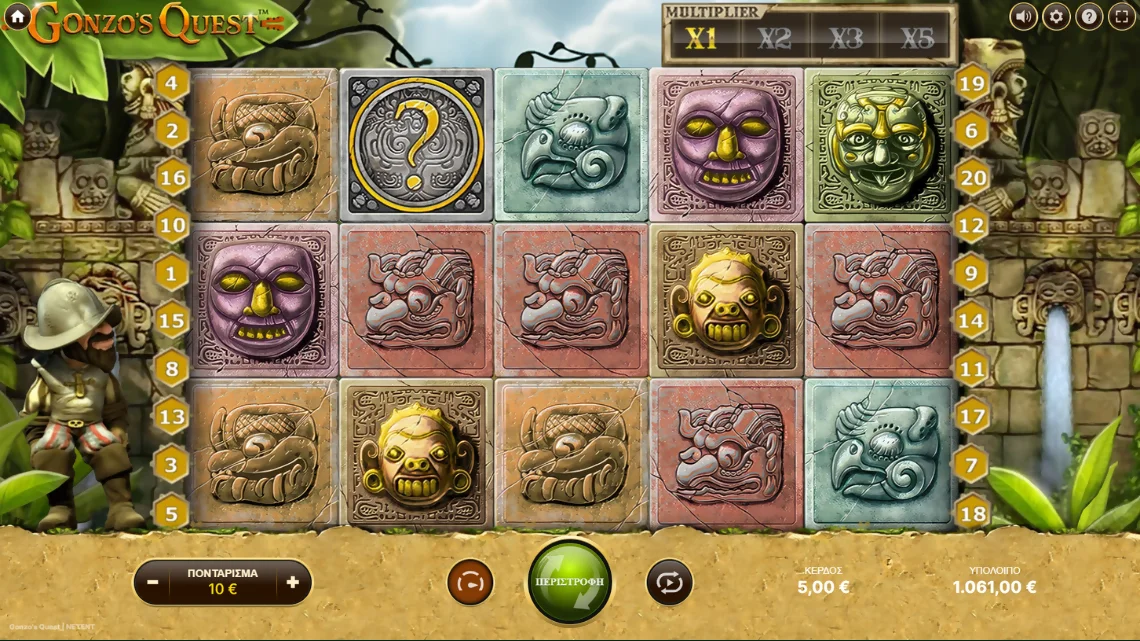1140x641 pixels.
Task: Mute the game sound via speaker icon
Action: (x=1023, y=16)
